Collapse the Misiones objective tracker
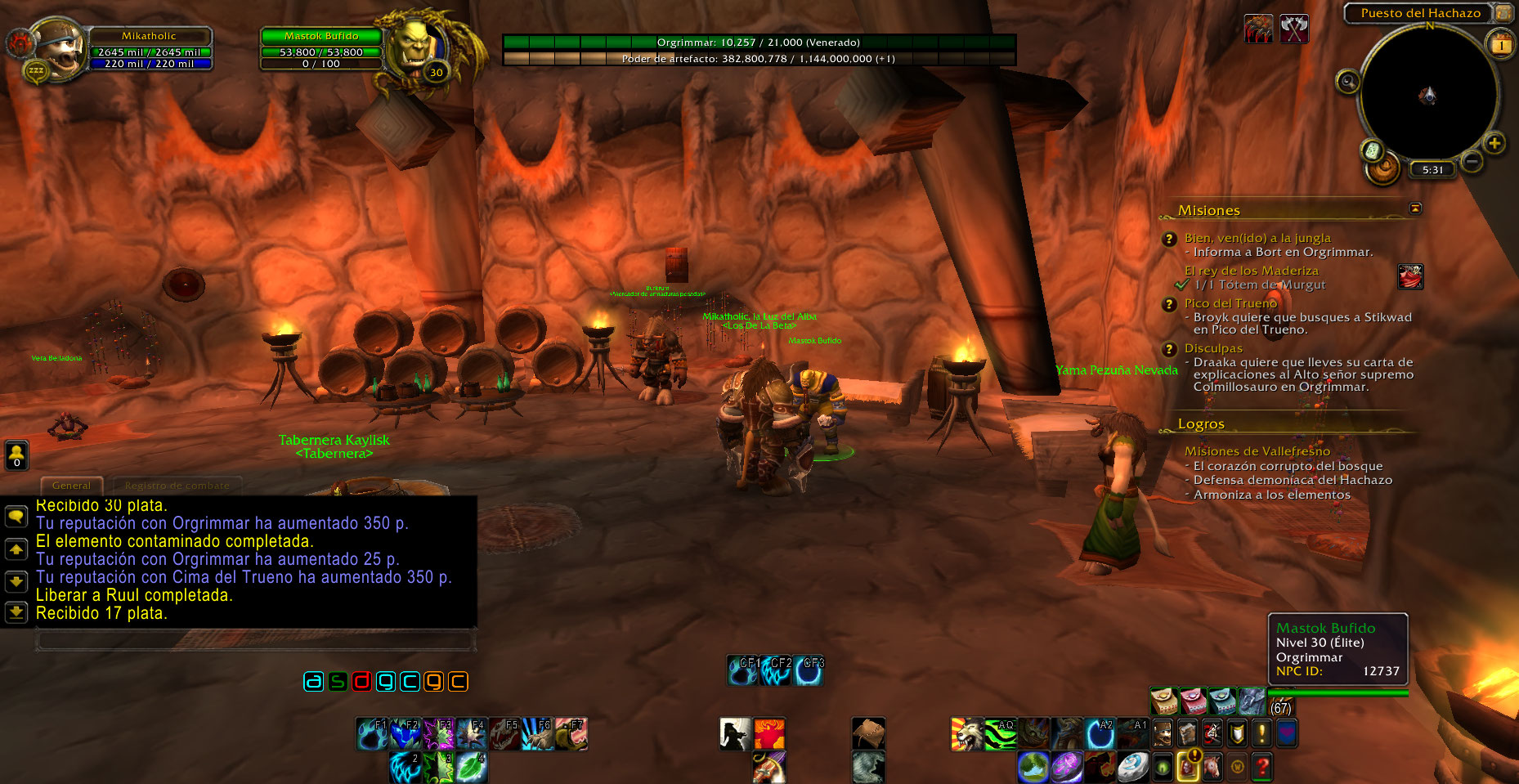Screen dimensions: 1519x784 [x=1415, y=208]
